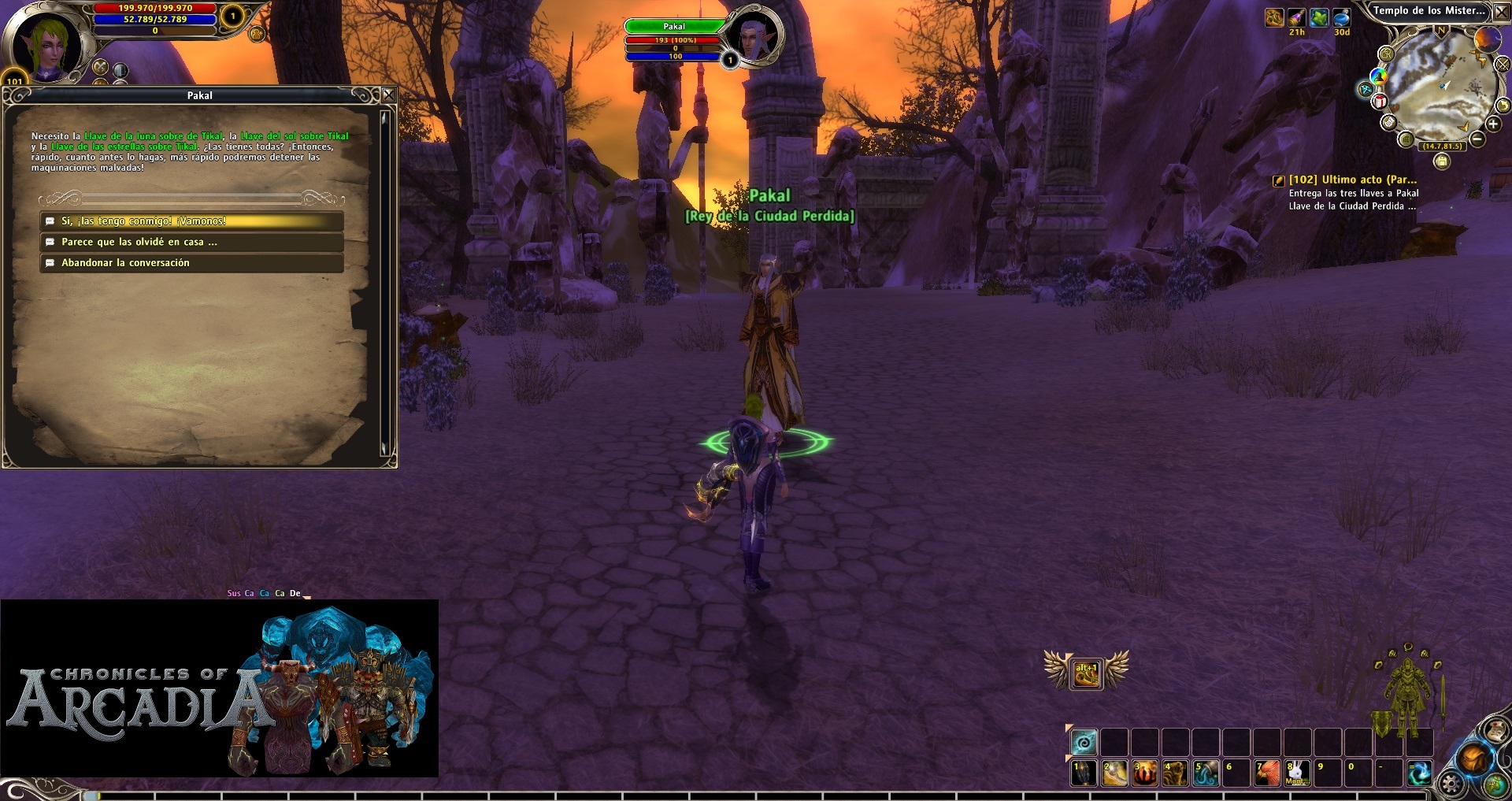Activate the blue spiral rune skill
The image size is (1512, 801).
pyautogui.click(x=1084, y=742)
